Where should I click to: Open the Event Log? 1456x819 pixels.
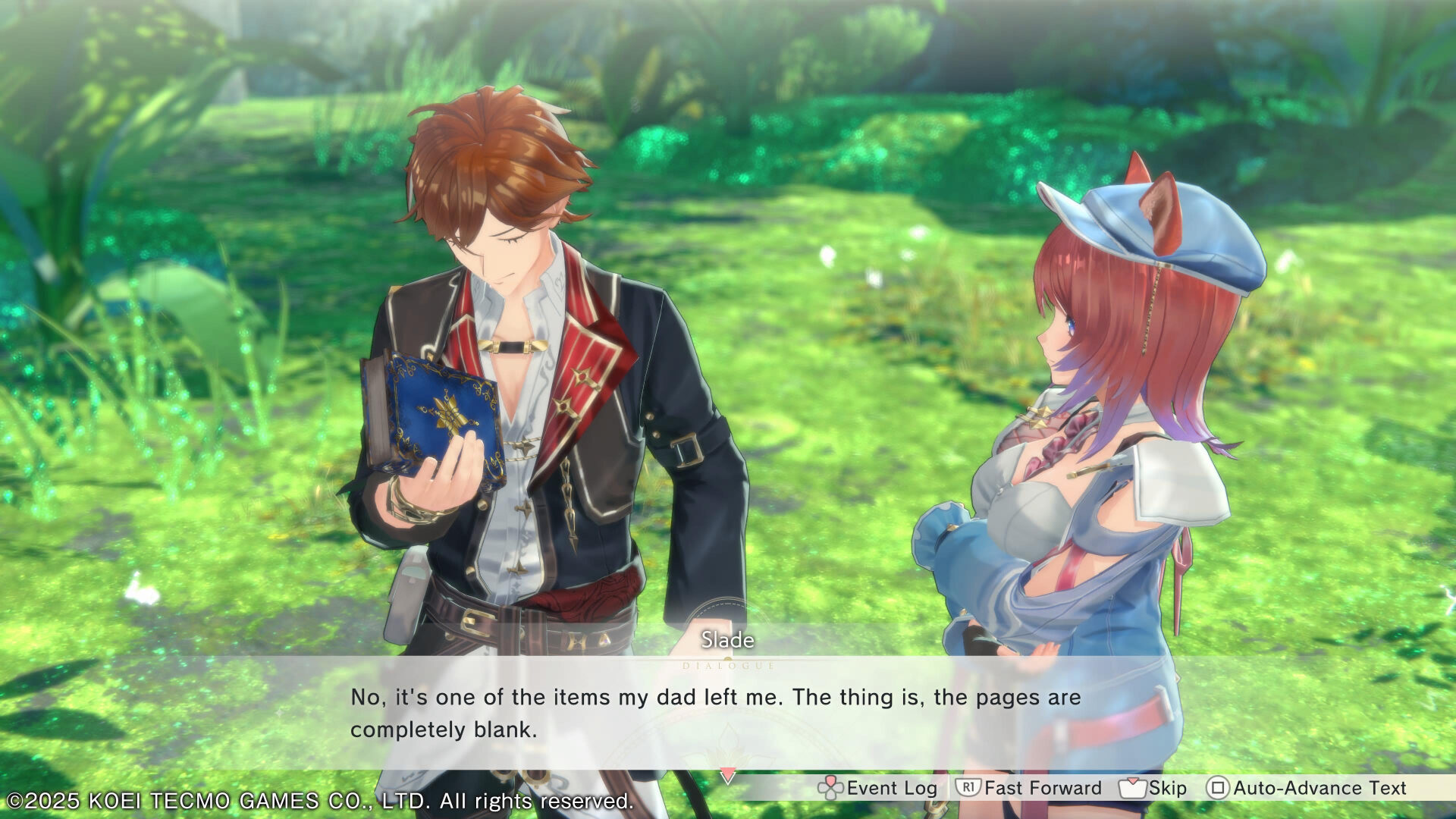[x=877, y=789]
